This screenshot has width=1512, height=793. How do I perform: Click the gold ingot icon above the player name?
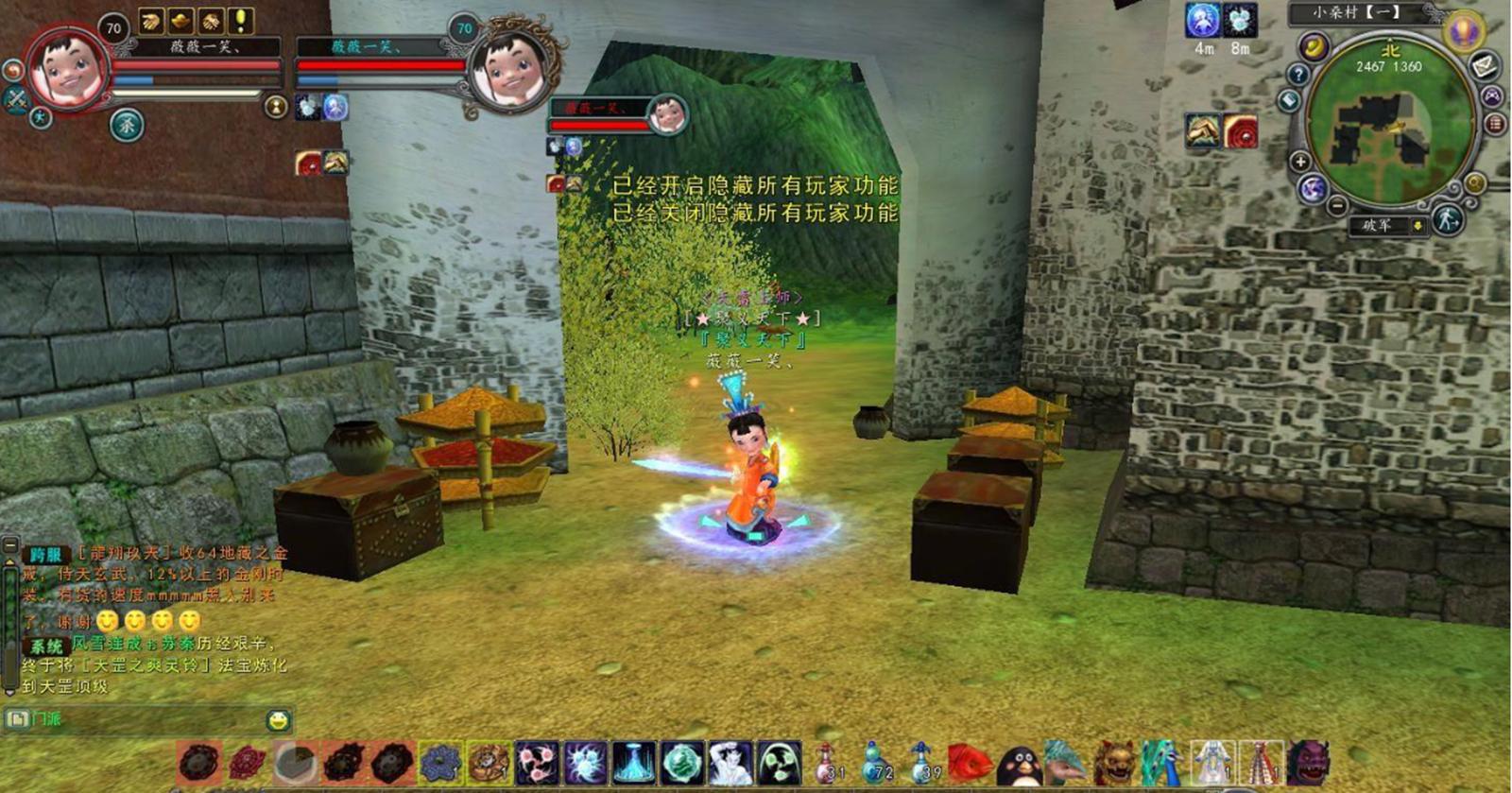pos(180,20)
